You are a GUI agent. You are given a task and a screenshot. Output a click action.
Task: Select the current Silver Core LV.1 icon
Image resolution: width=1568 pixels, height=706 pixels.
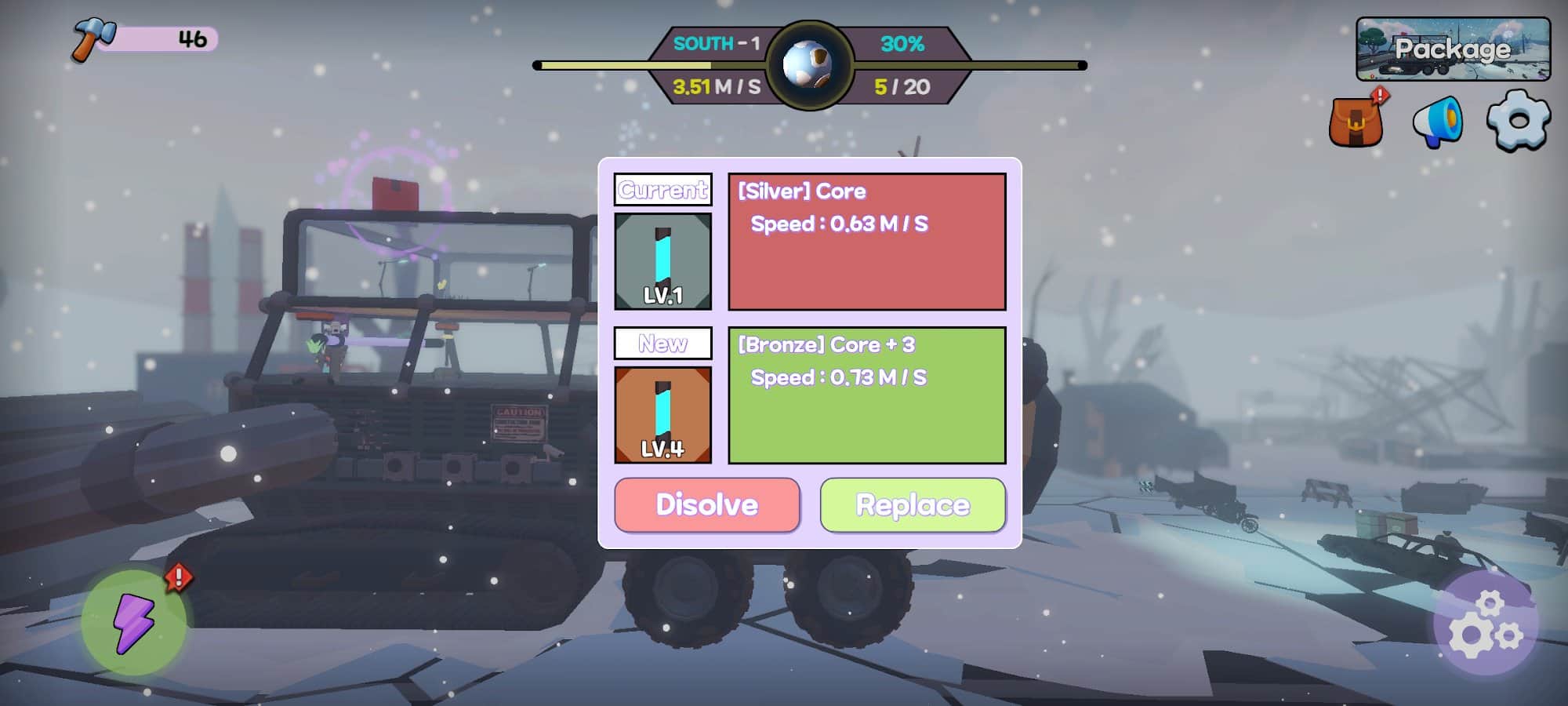[x=663, y=261]
